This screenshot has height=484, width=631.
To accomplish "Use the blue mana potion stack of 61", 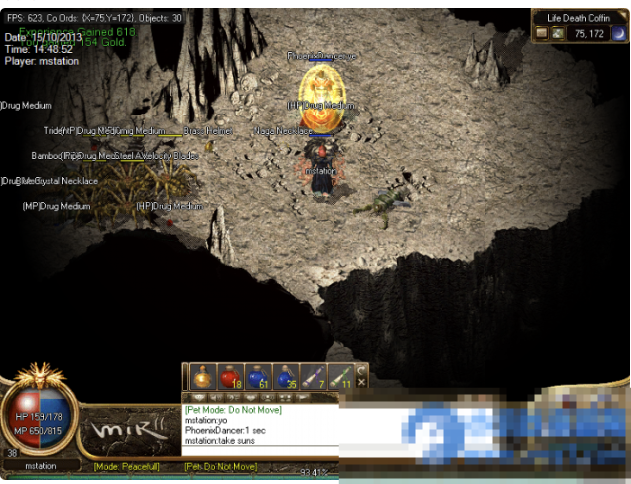I will pyautogui.click(x=257, y=377).
